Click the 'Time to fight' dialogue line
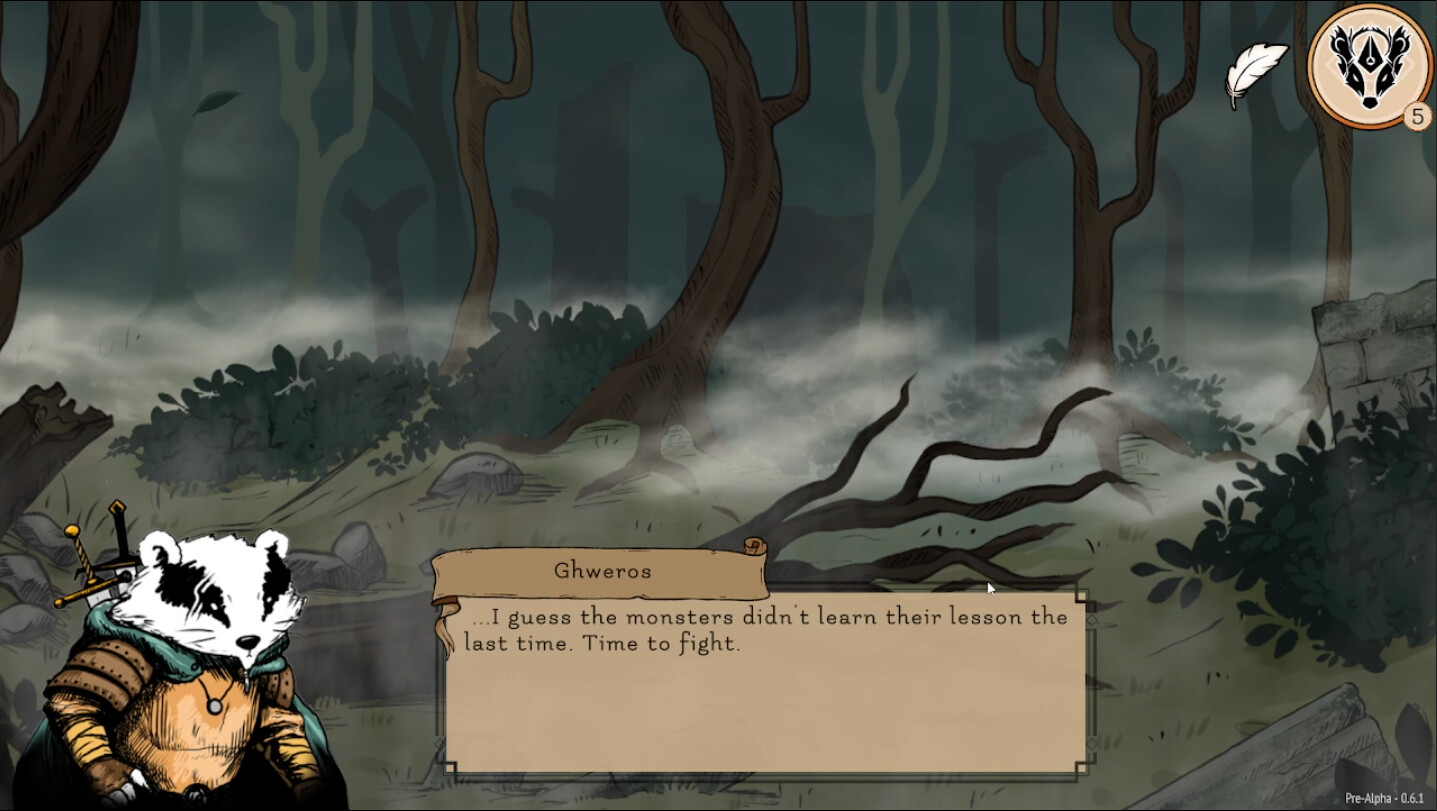 (x=660, y=643)
